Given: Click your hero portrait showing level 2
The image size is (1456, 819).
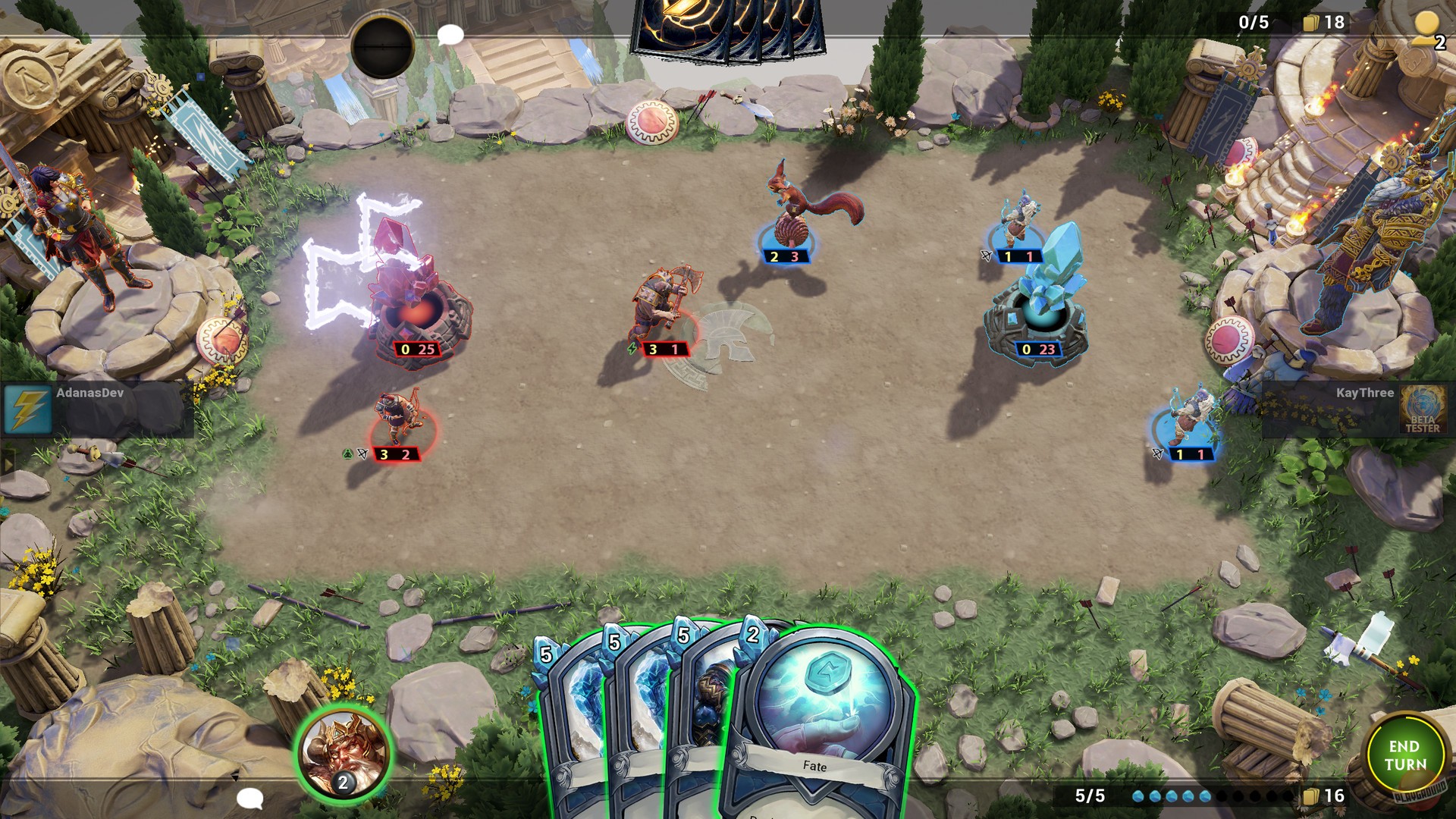Looking at the screenshot, I should 343,751.
